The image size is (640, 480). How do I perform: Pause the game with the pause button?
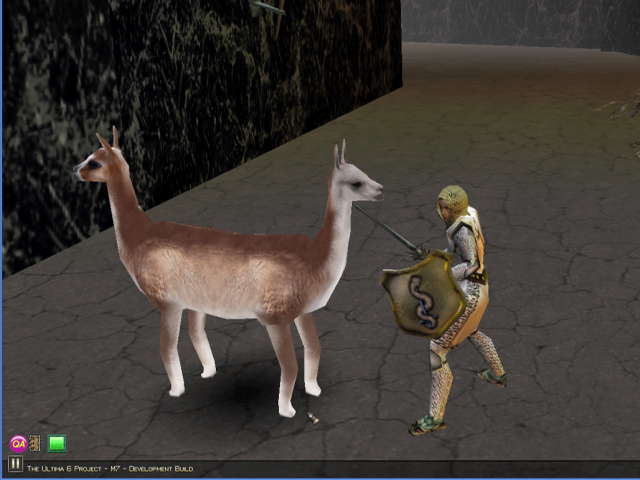(15, 464)
